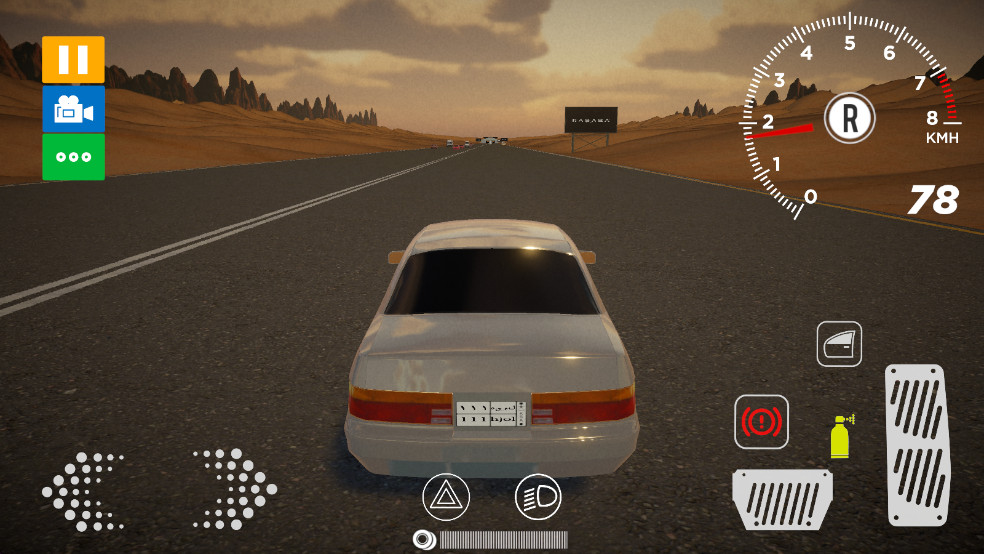Turn on the headlights icon
This screenshot has height=554, width=984.
pyautogui.click(x=538, y=496)
